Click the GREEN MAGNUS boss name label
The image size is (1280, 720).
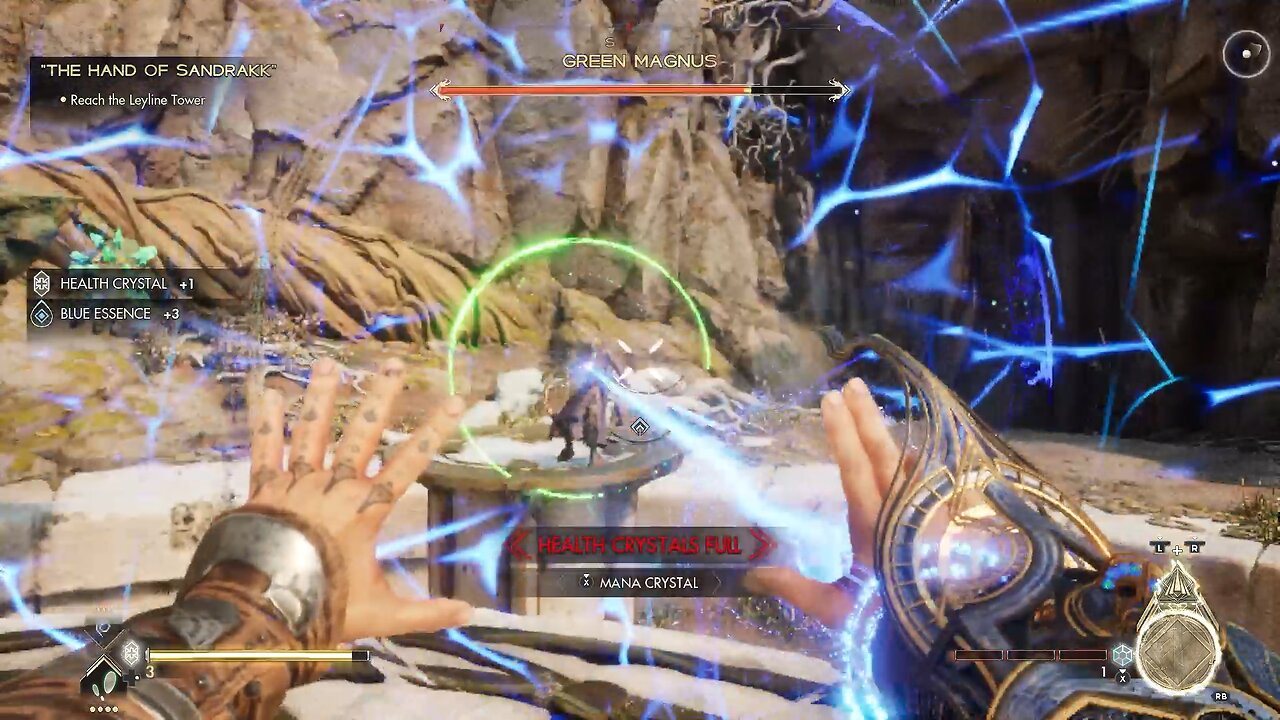[x=640, y=61]
